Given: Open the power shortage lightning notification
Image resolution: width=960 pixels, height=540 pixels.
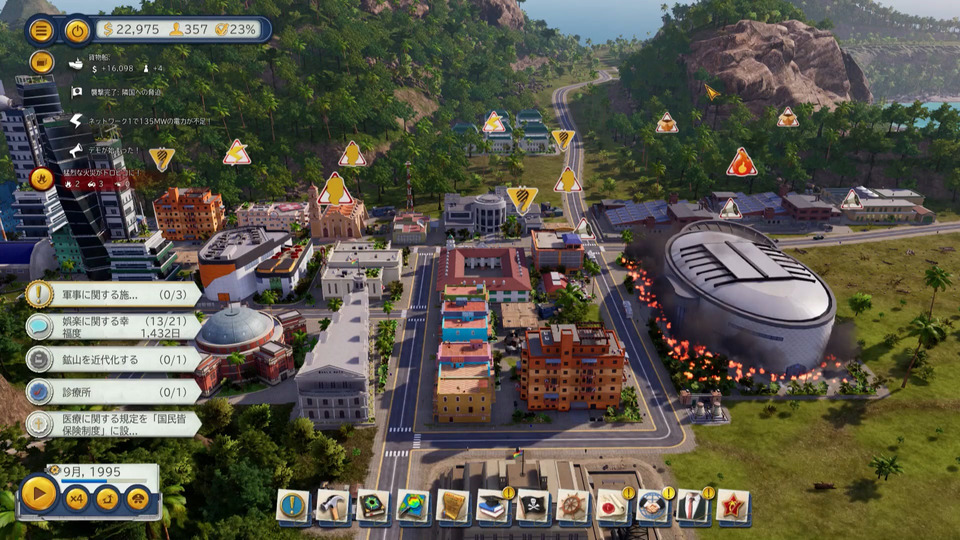Looking at the screenshot, I should (x=76, y=120).
